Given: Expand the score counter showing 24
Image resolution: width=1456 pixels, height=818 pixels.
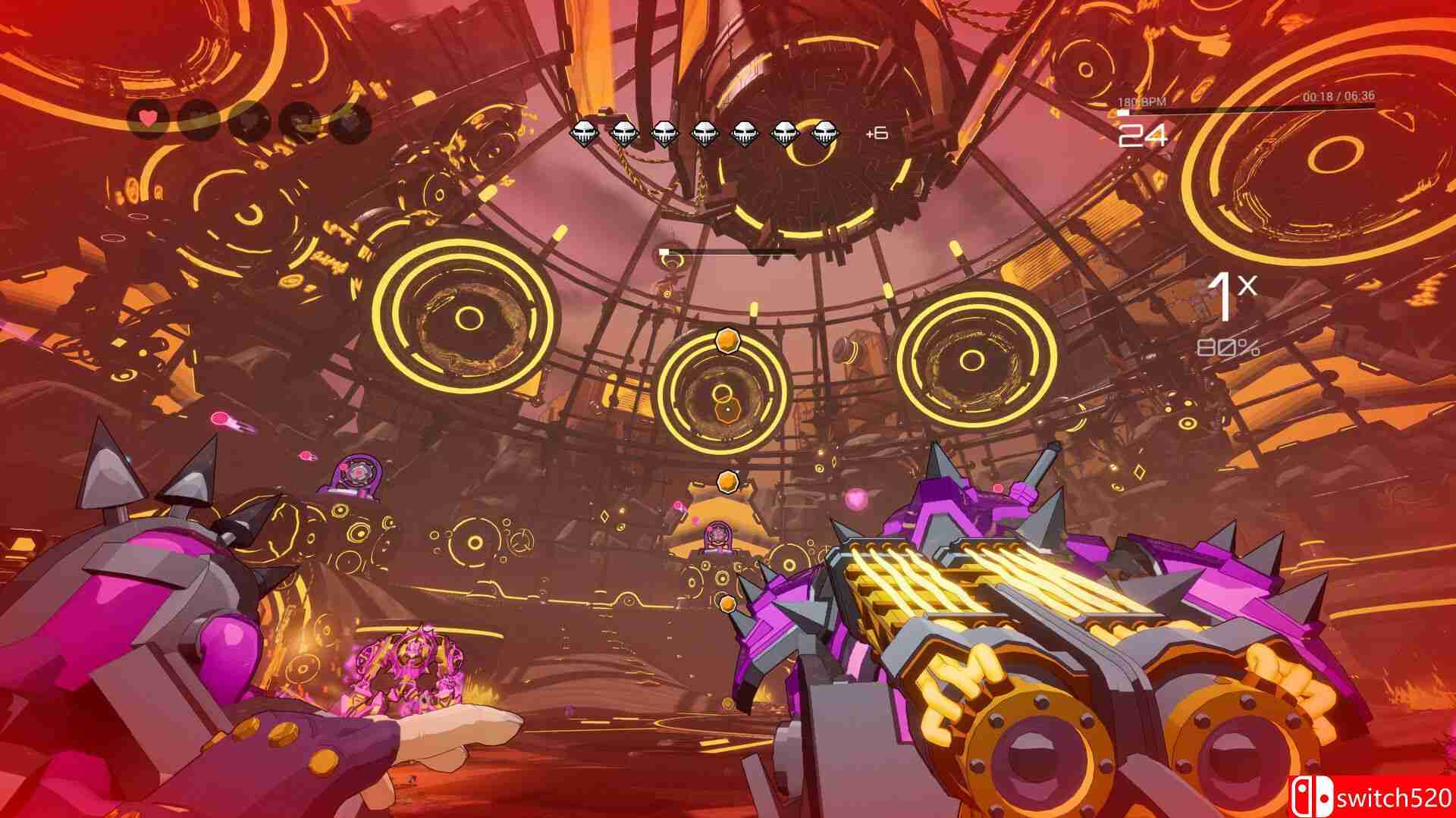Looking at the screenshot, I should coord(1141,135).
